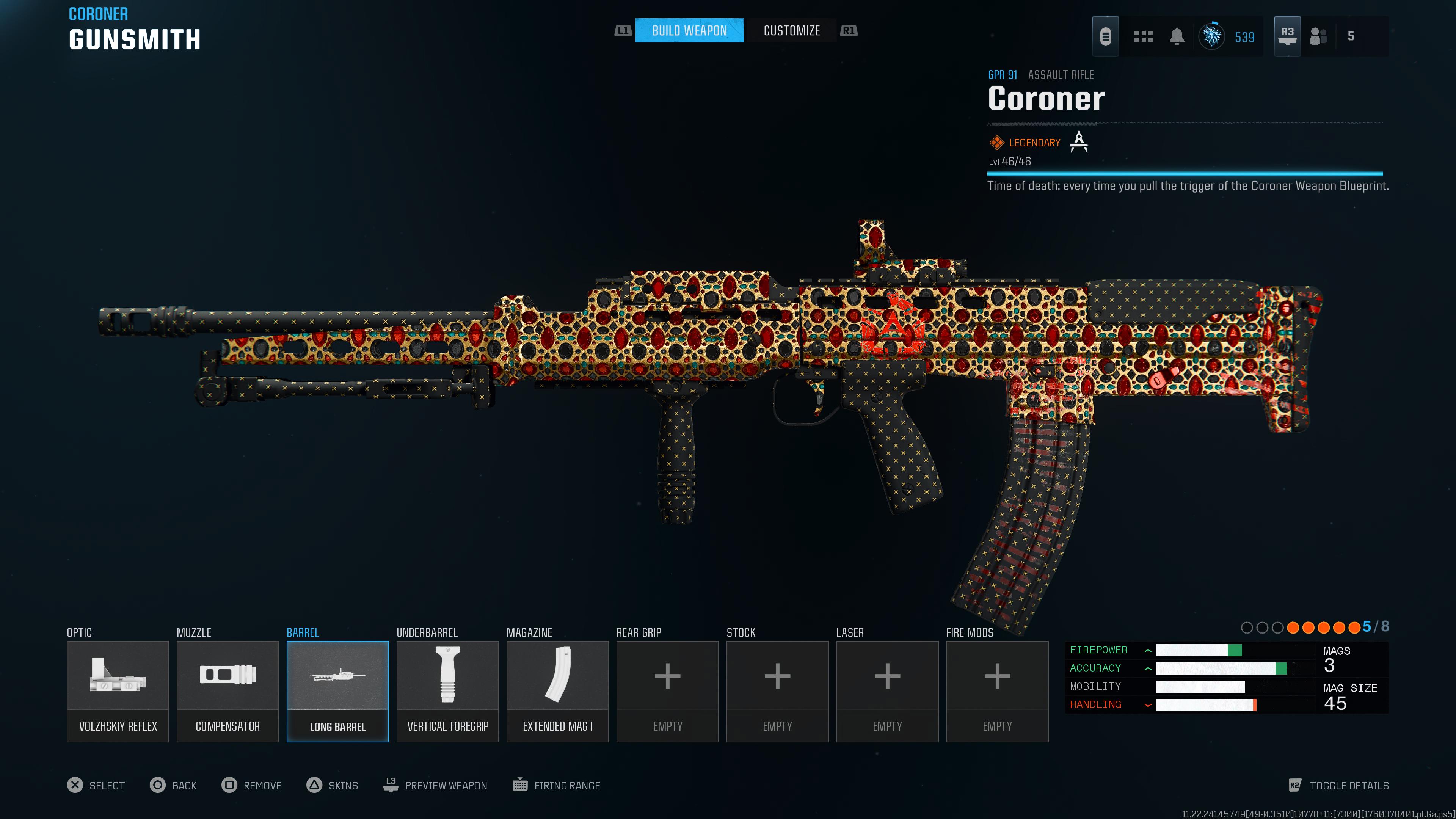Show the social party icon
1456x819 pixels.
click(1318, 37)
